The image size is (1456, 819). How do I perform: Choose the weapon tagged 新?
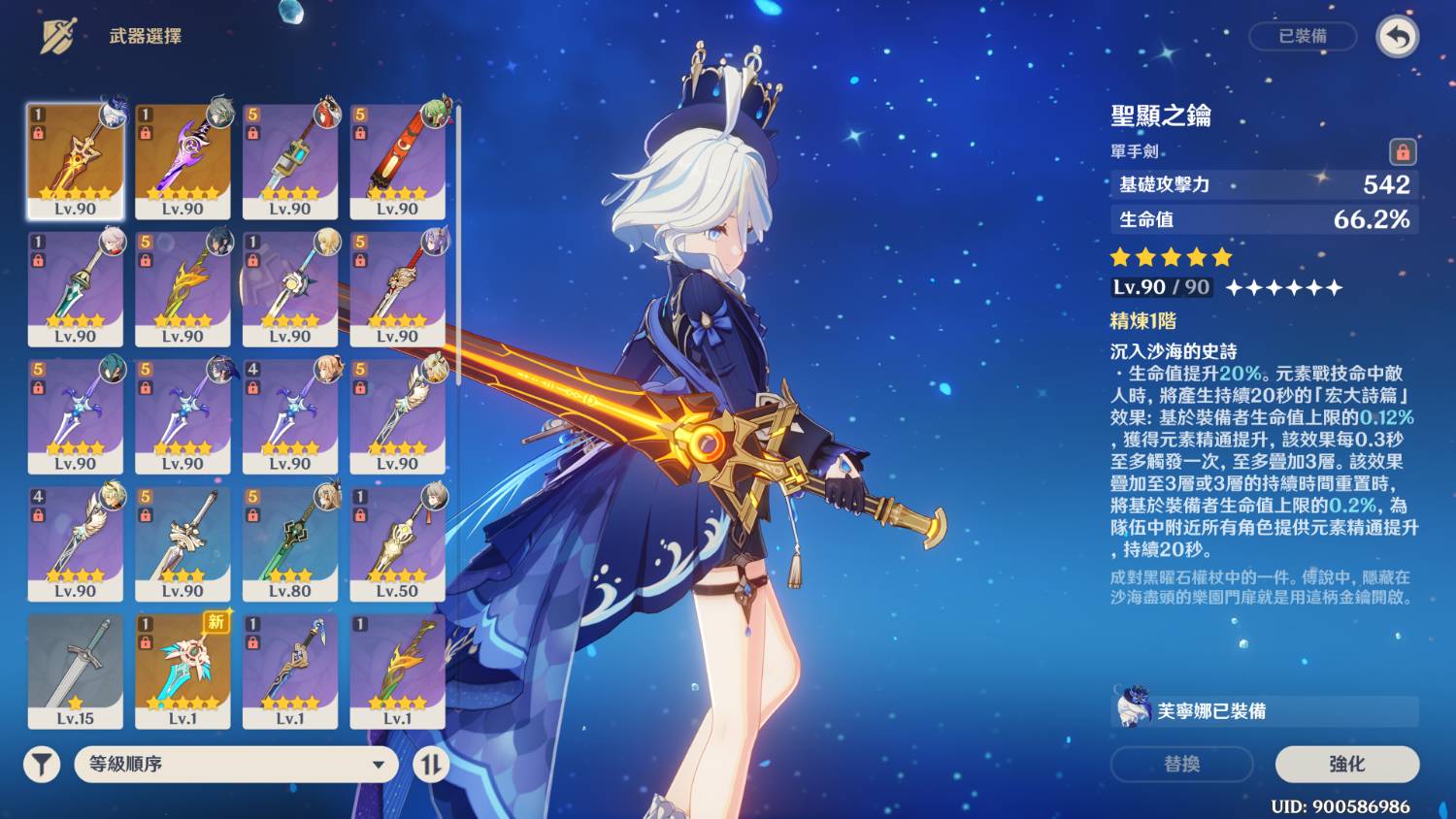pos(182,671)
